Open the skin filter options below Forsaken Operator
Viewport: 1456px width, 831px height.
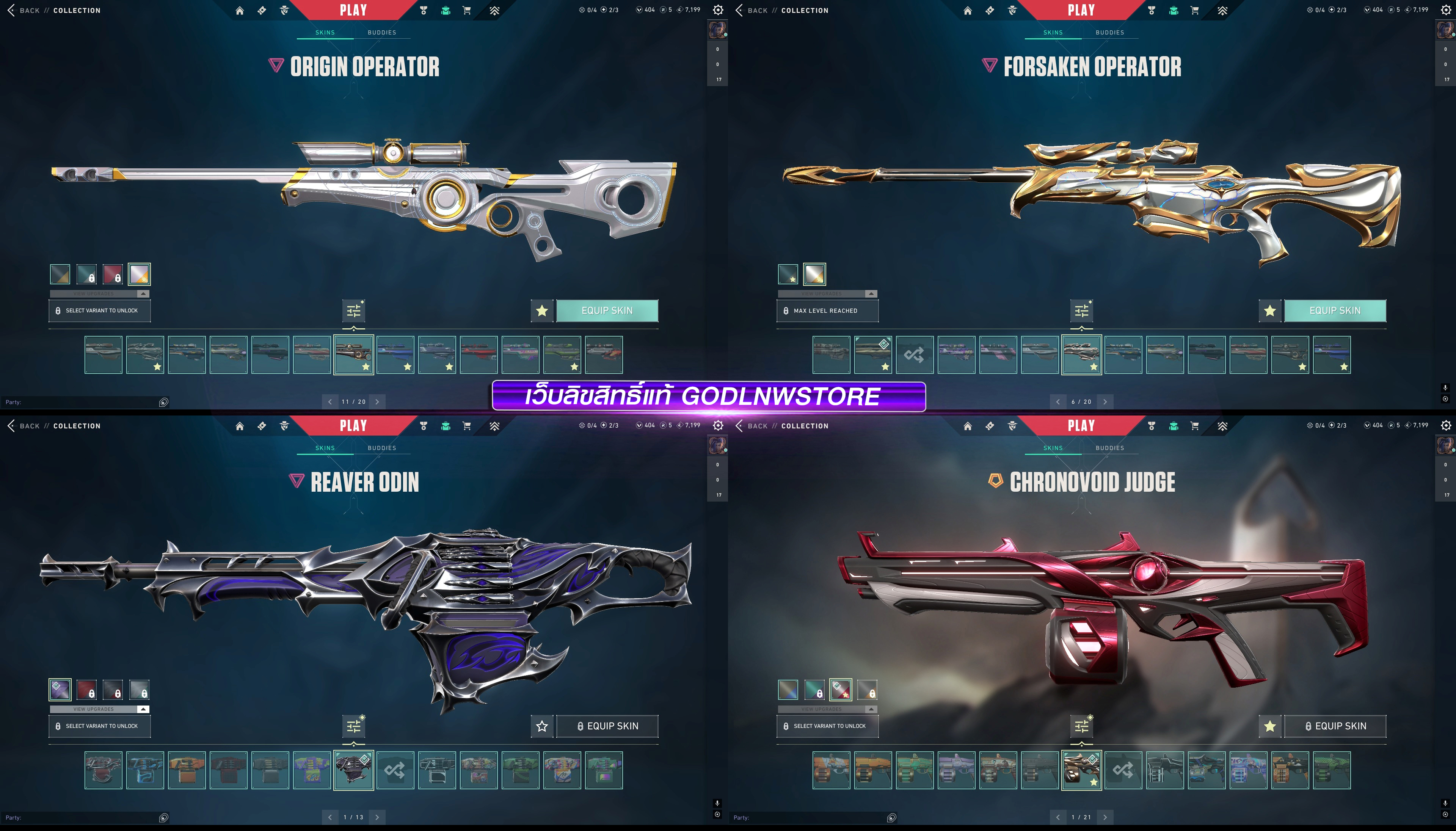point(1082,310)
